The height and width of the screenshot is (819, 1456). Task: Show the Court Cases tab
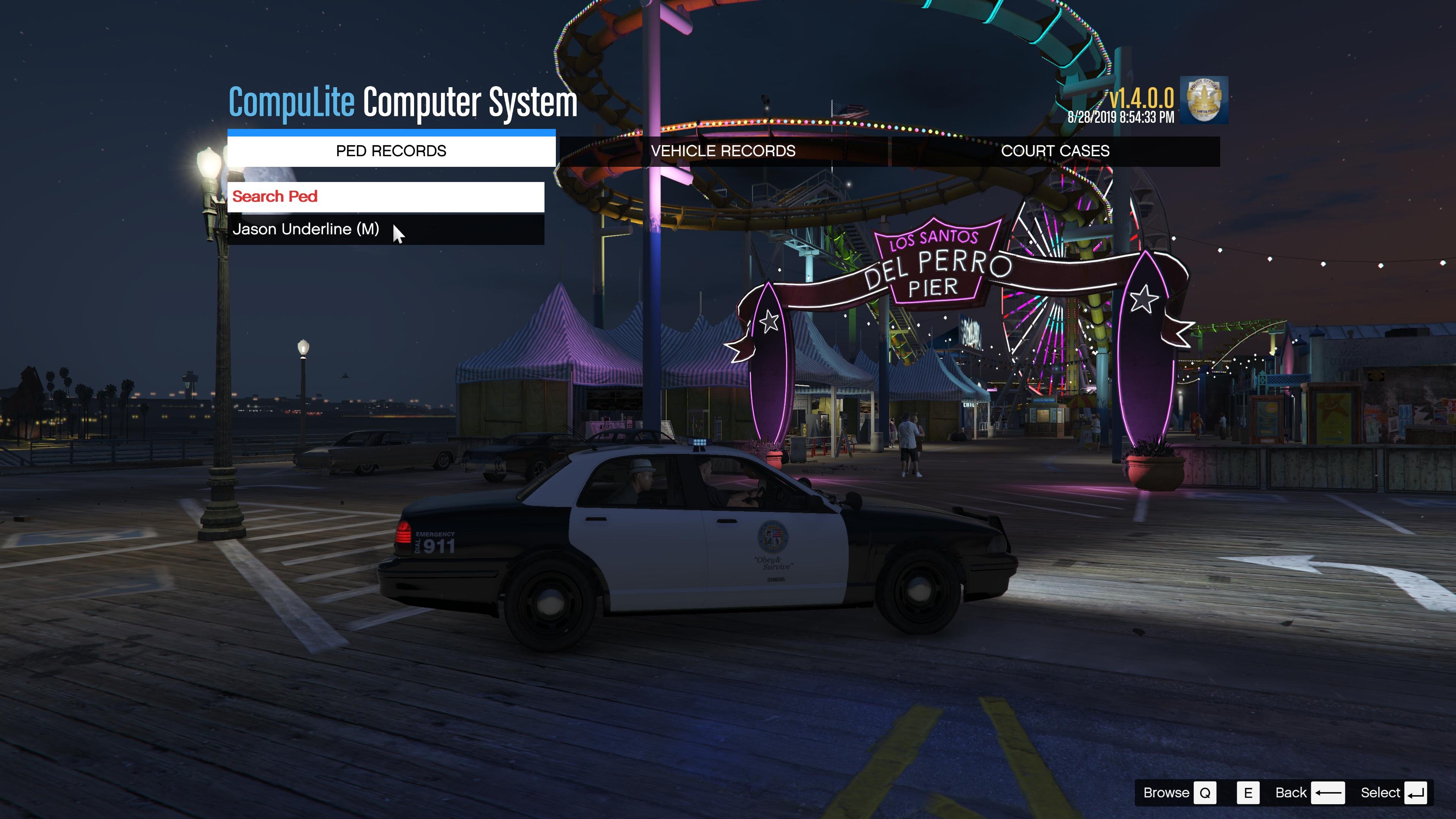[x=1055, y=151]
